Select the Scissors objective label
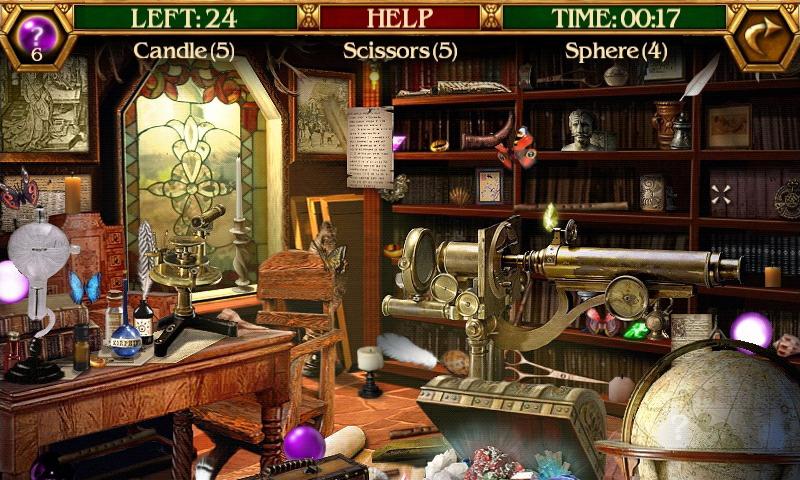 400,50
